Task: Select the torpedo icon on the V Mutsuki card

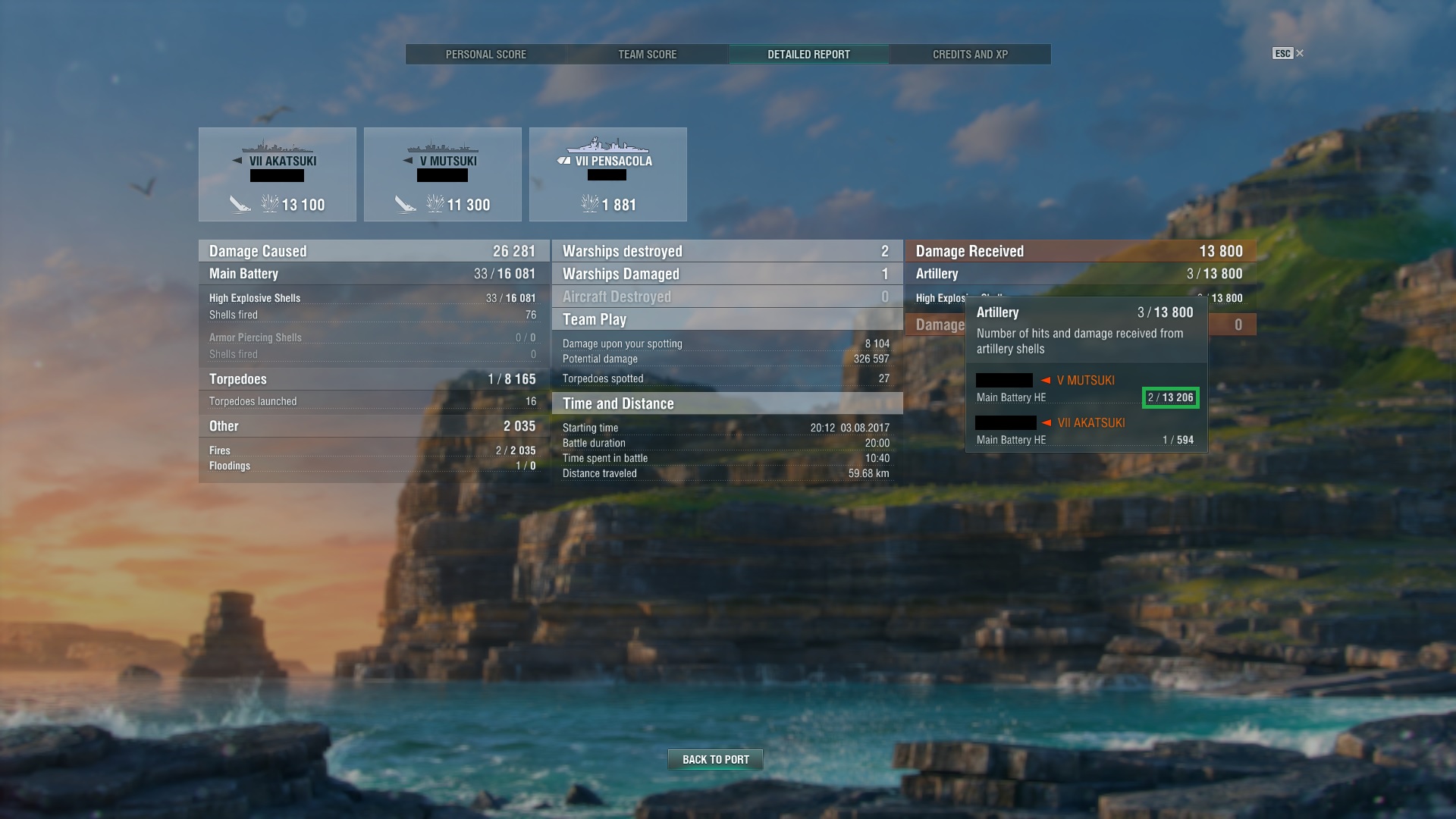Action: (x=404, y=203)
